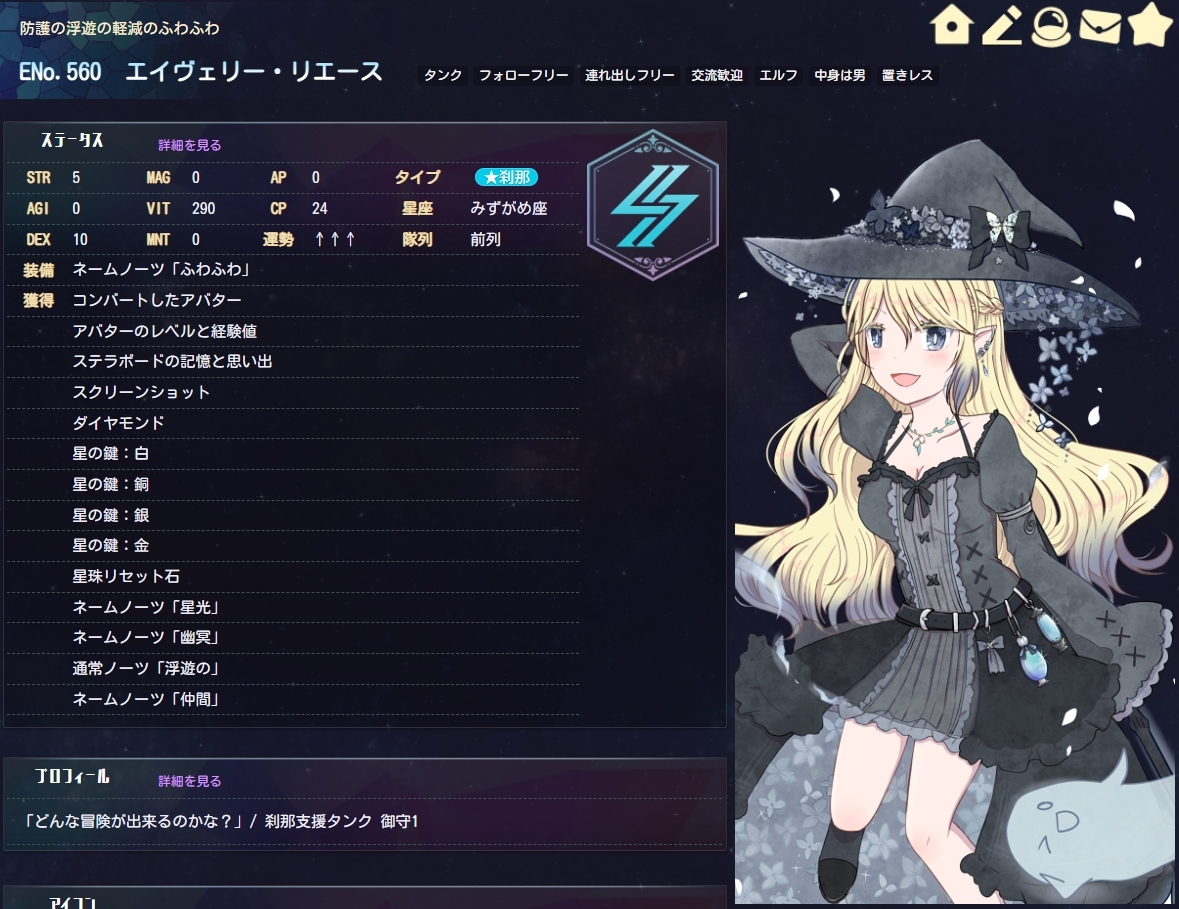Screen dimensions: 1179x909
Task: Click the pencil edit icon
Action: (1001, 26)
